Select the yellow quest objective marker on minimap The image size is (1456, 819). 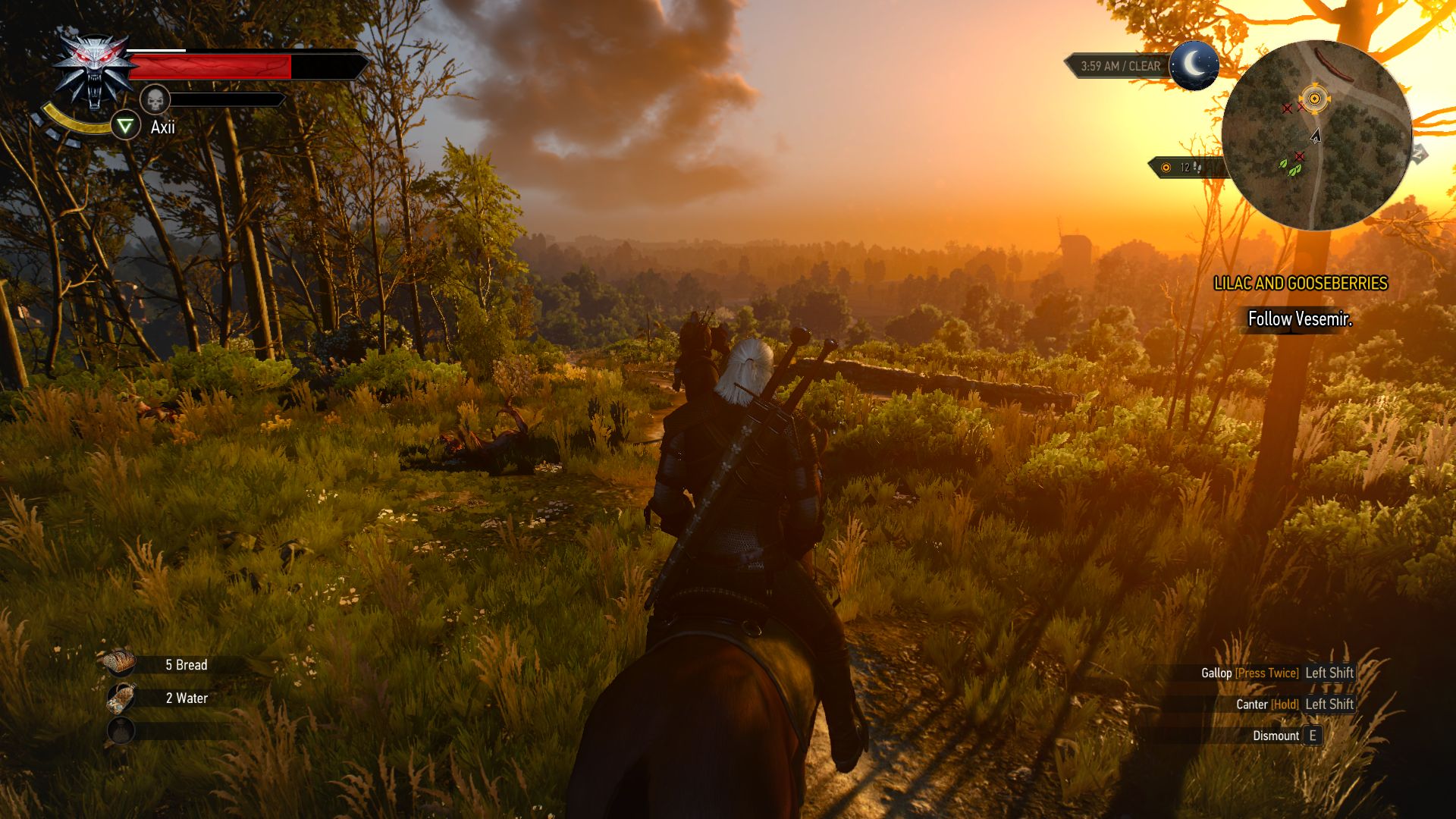coord(1314,99)
